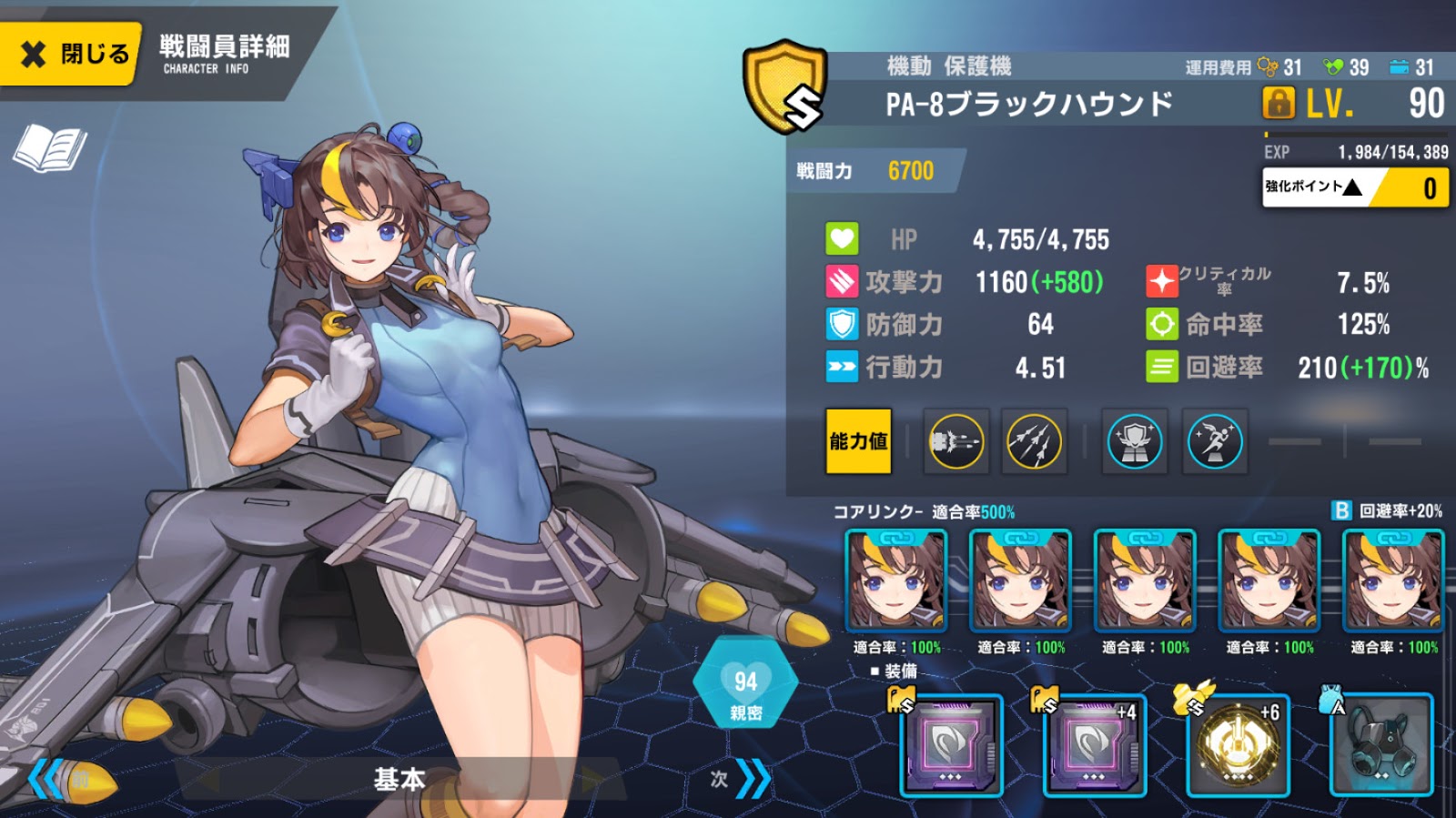Click the 能力値 yellow toggle panel

point(858,439)
